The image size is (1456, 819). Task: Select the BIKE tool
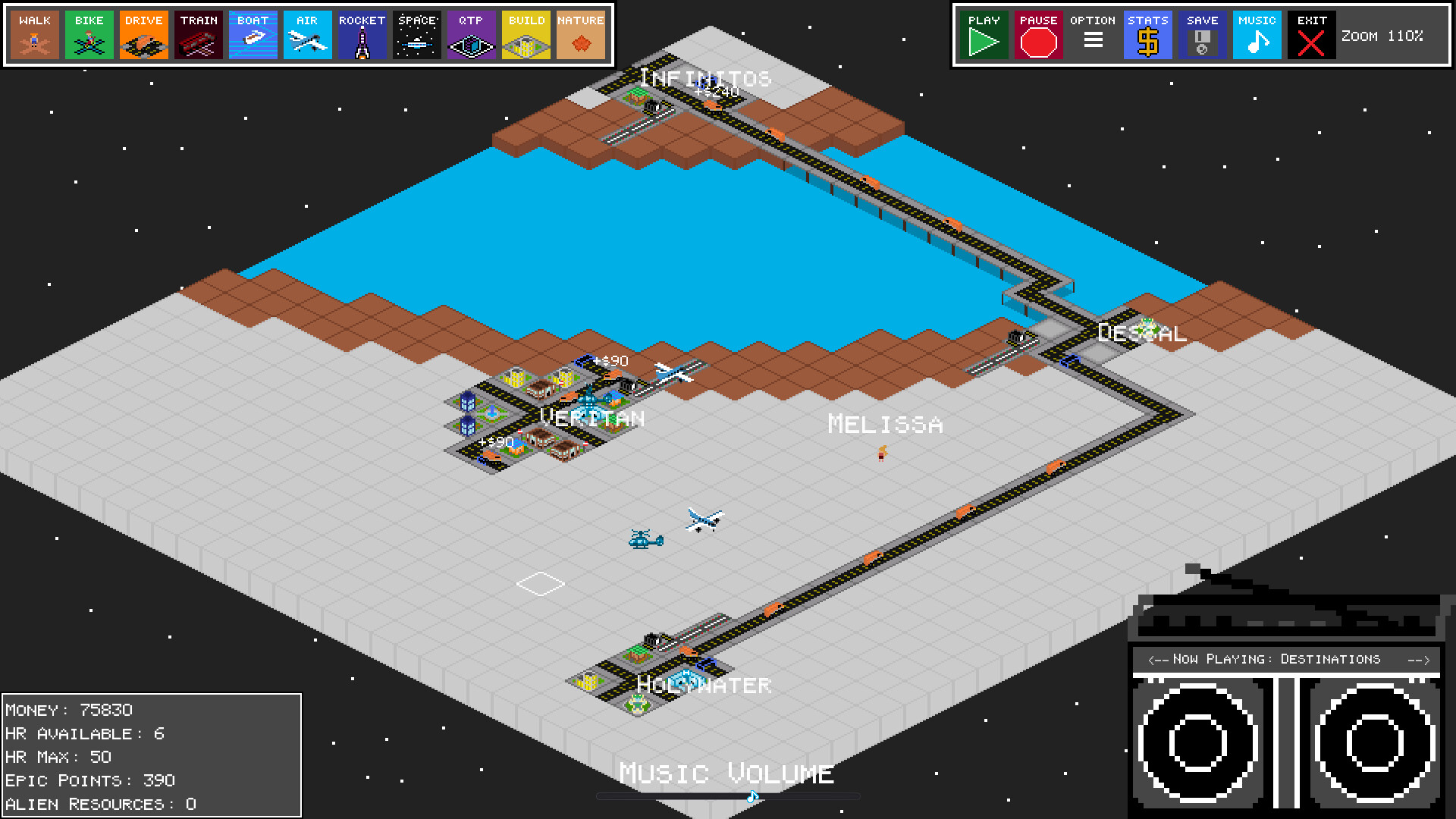(x=88, y=34)
